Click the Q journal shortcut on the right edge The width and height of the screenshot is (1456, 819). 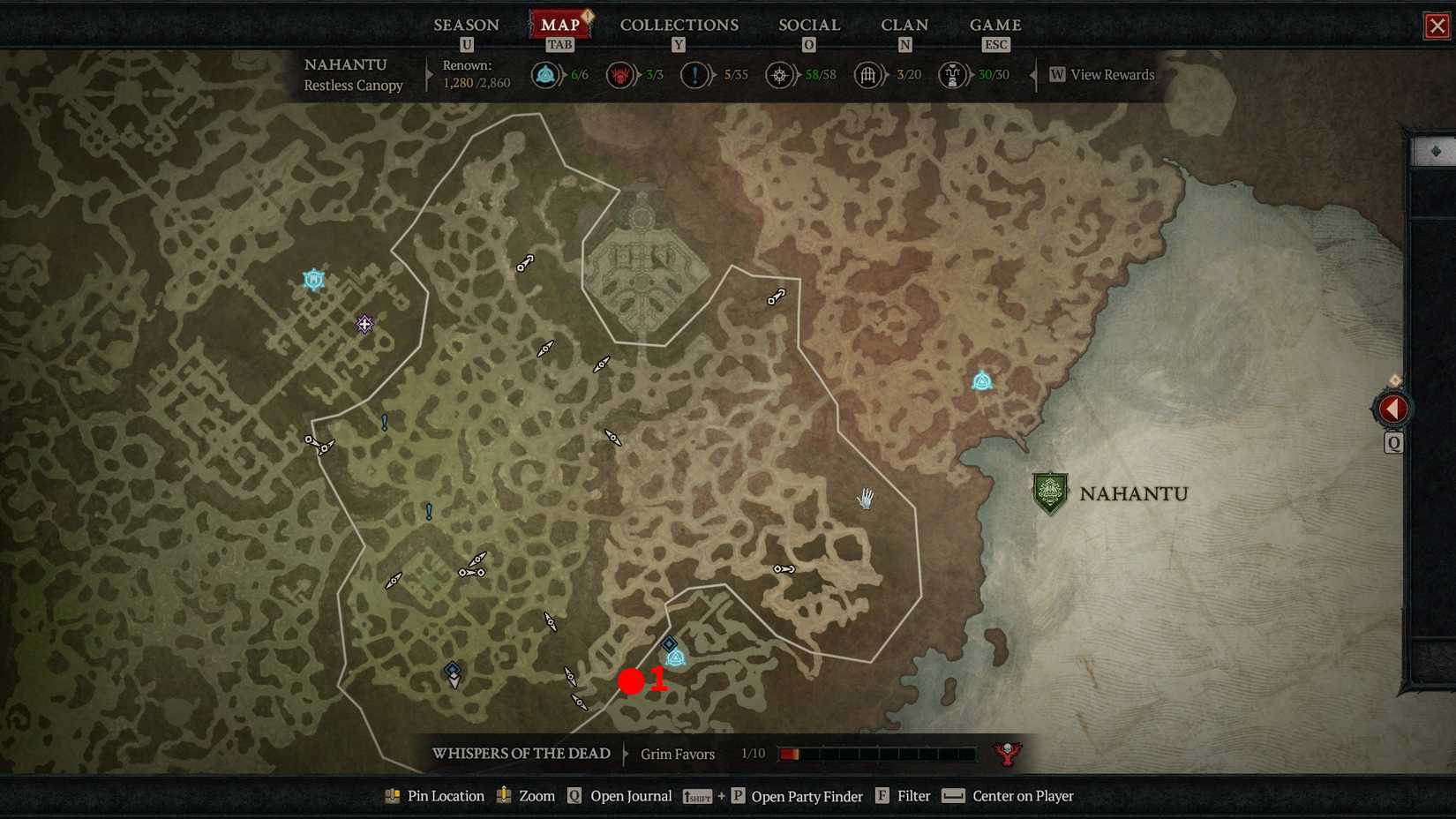click(x=1392, y=443)
